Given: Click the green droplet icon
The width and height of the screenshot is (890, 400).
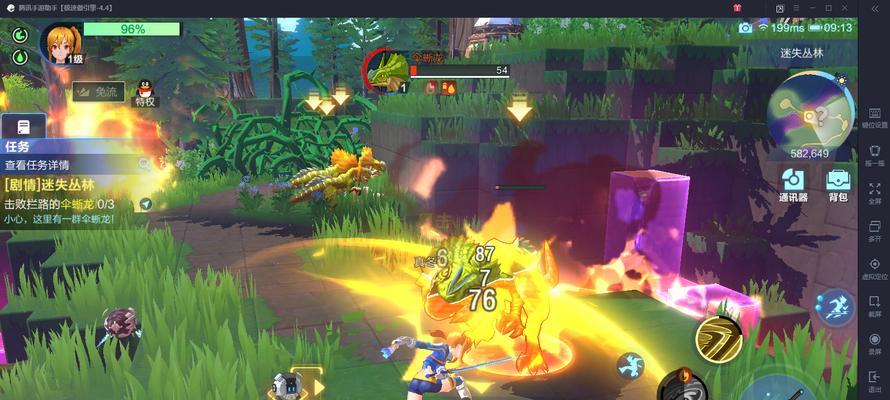Looking at the screenshot, I should pos(20,57).
